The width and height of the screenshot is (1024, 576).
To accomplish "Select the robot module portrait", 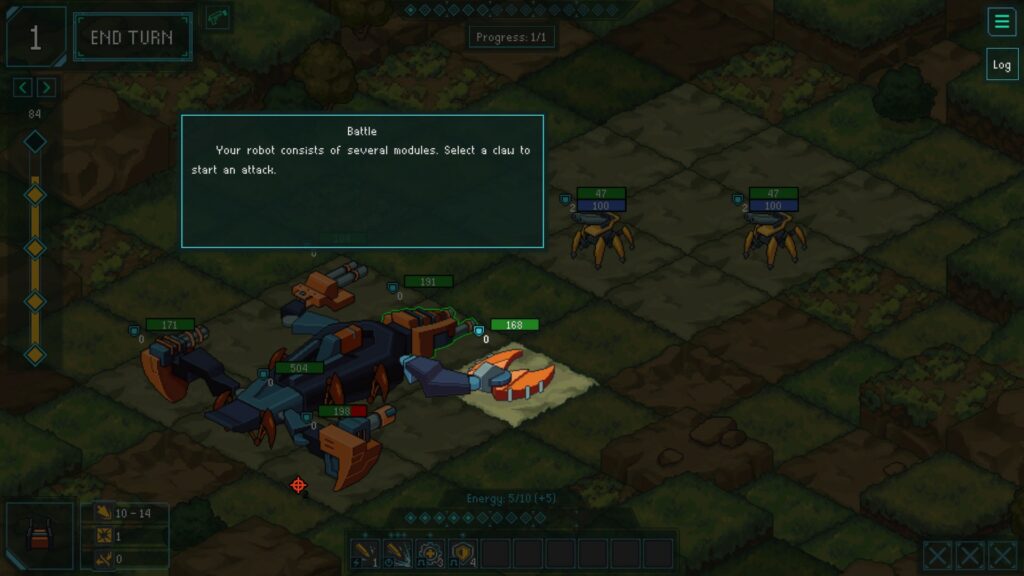I will pyautogui.click(x=40, y=536).
